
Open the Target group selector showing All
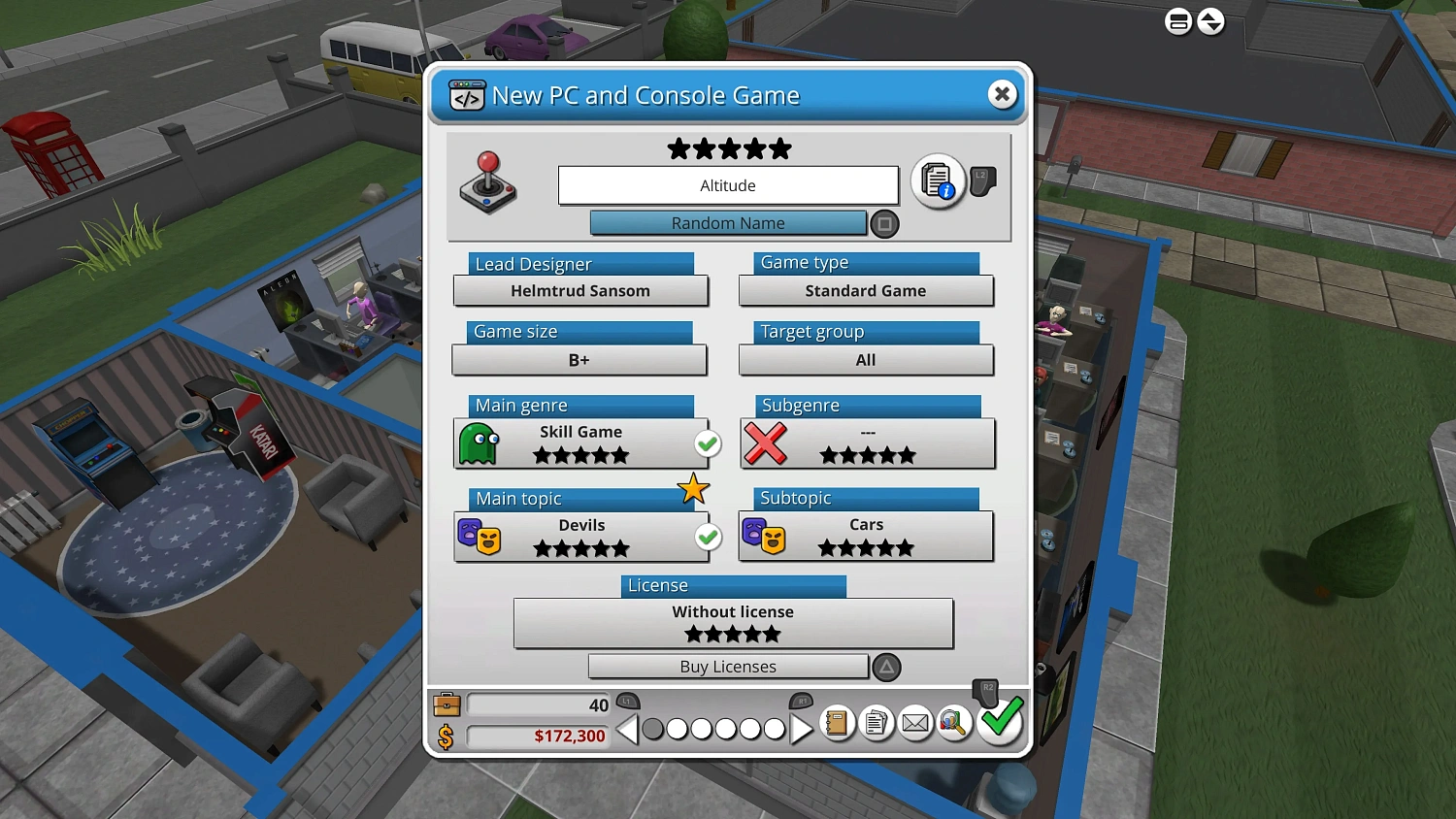point(865,360)
